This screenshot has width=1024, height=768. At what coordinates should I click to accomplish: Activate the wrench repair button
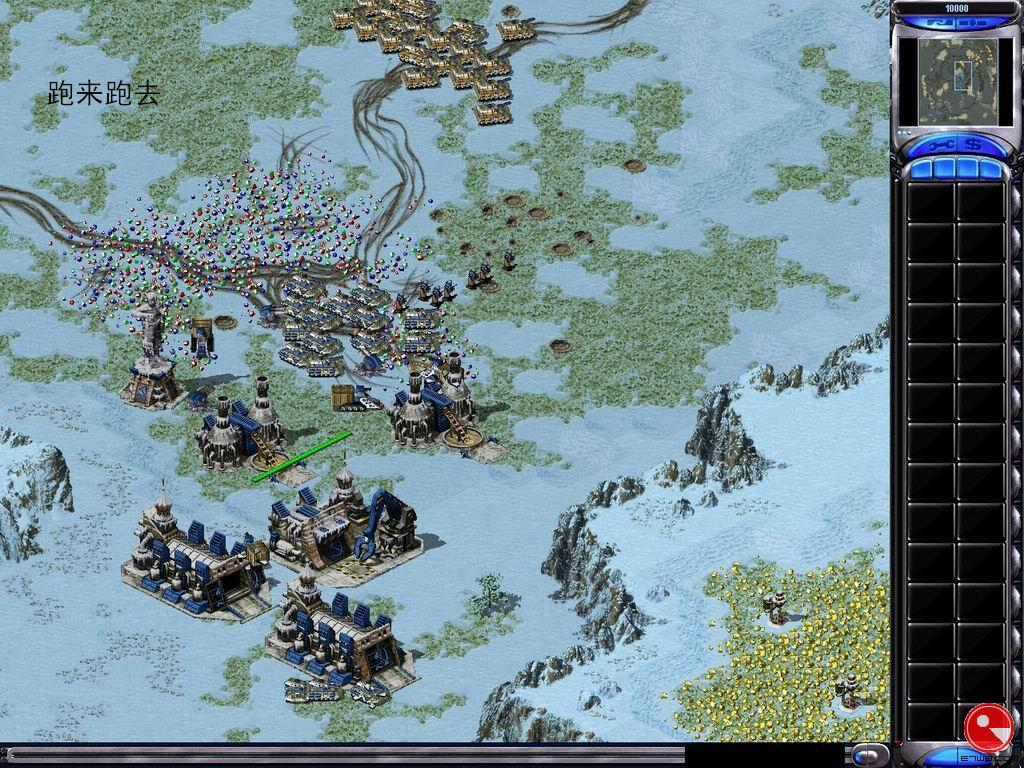coord(943,144)
